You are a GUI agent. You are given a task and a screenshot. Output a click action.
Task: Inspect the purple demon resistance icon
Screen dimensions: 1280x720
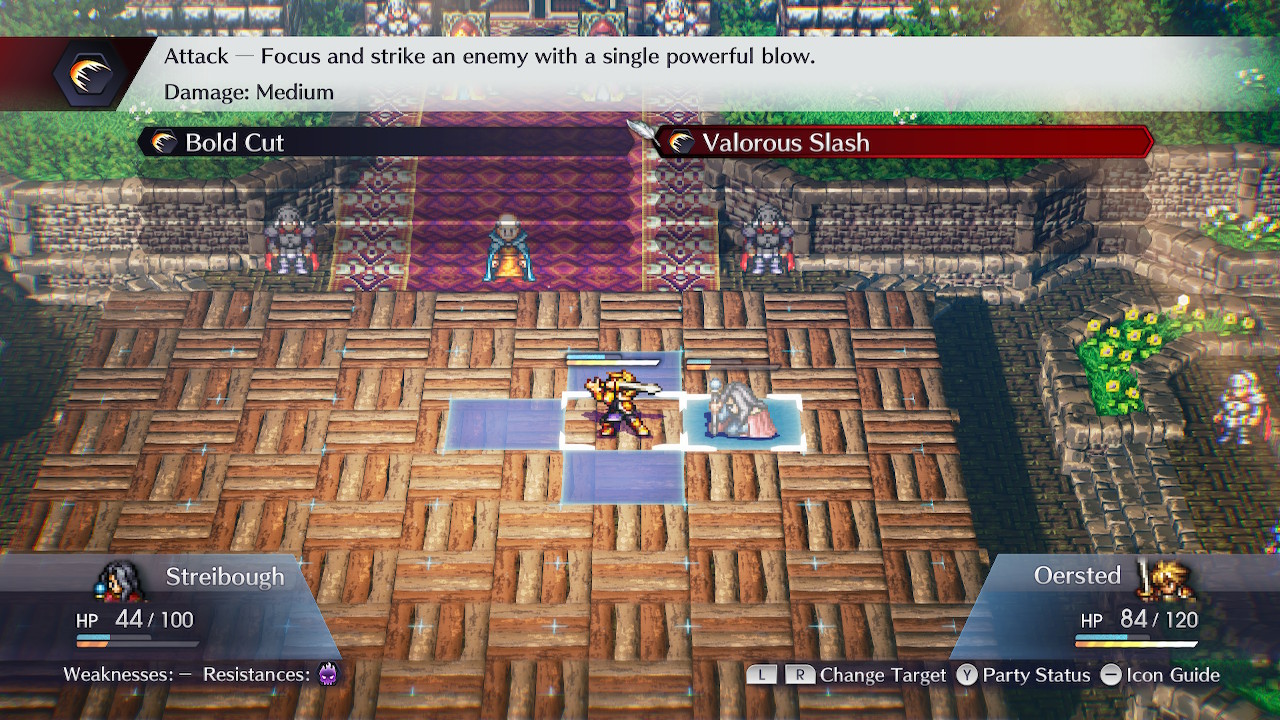pos(328,674)
